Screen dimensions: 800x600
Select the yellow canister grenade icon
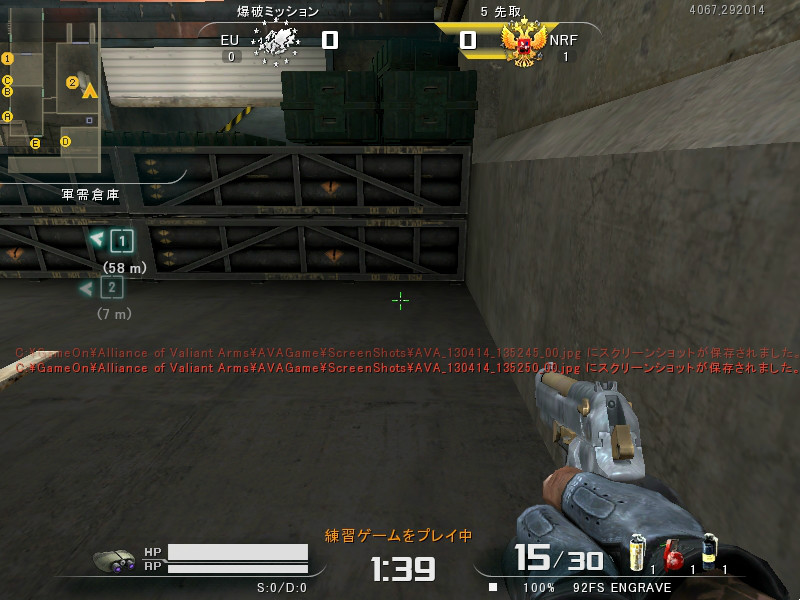(x=636, y=553)
